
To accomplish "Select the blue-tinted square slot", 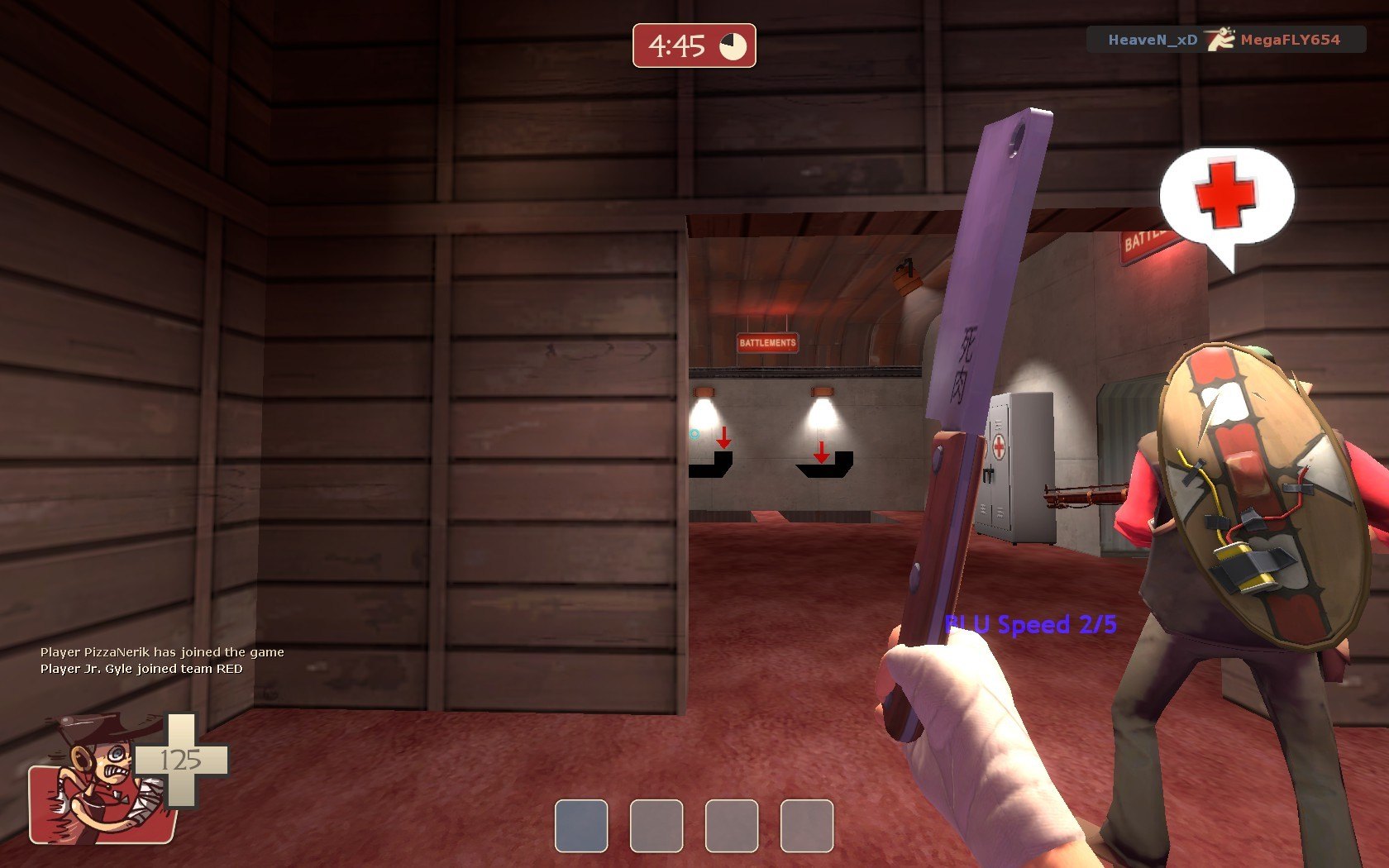I will 581,825.
